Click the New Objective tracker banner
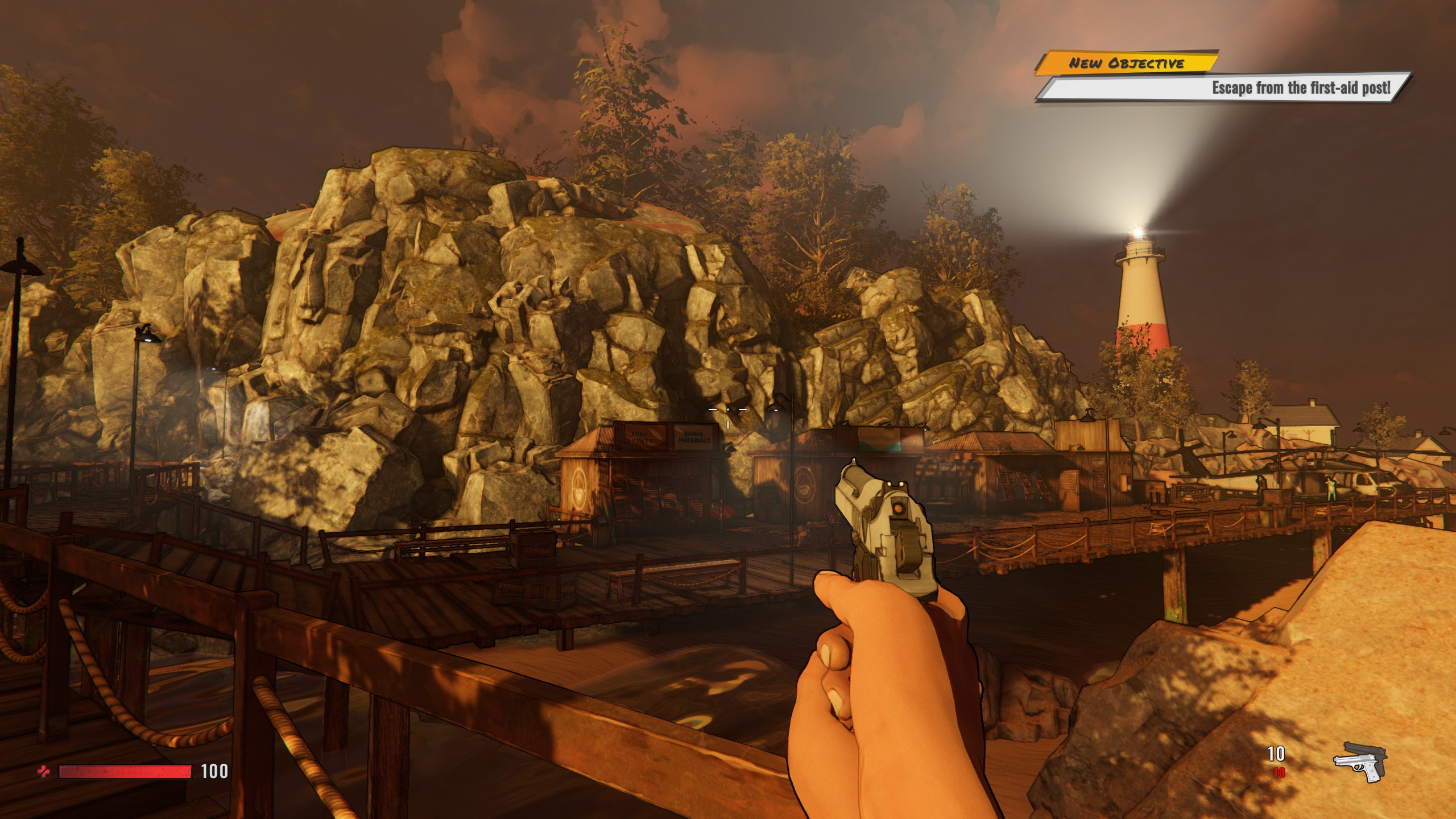The width and height of the screenshot is (1456, 819). click(1126, 63)
